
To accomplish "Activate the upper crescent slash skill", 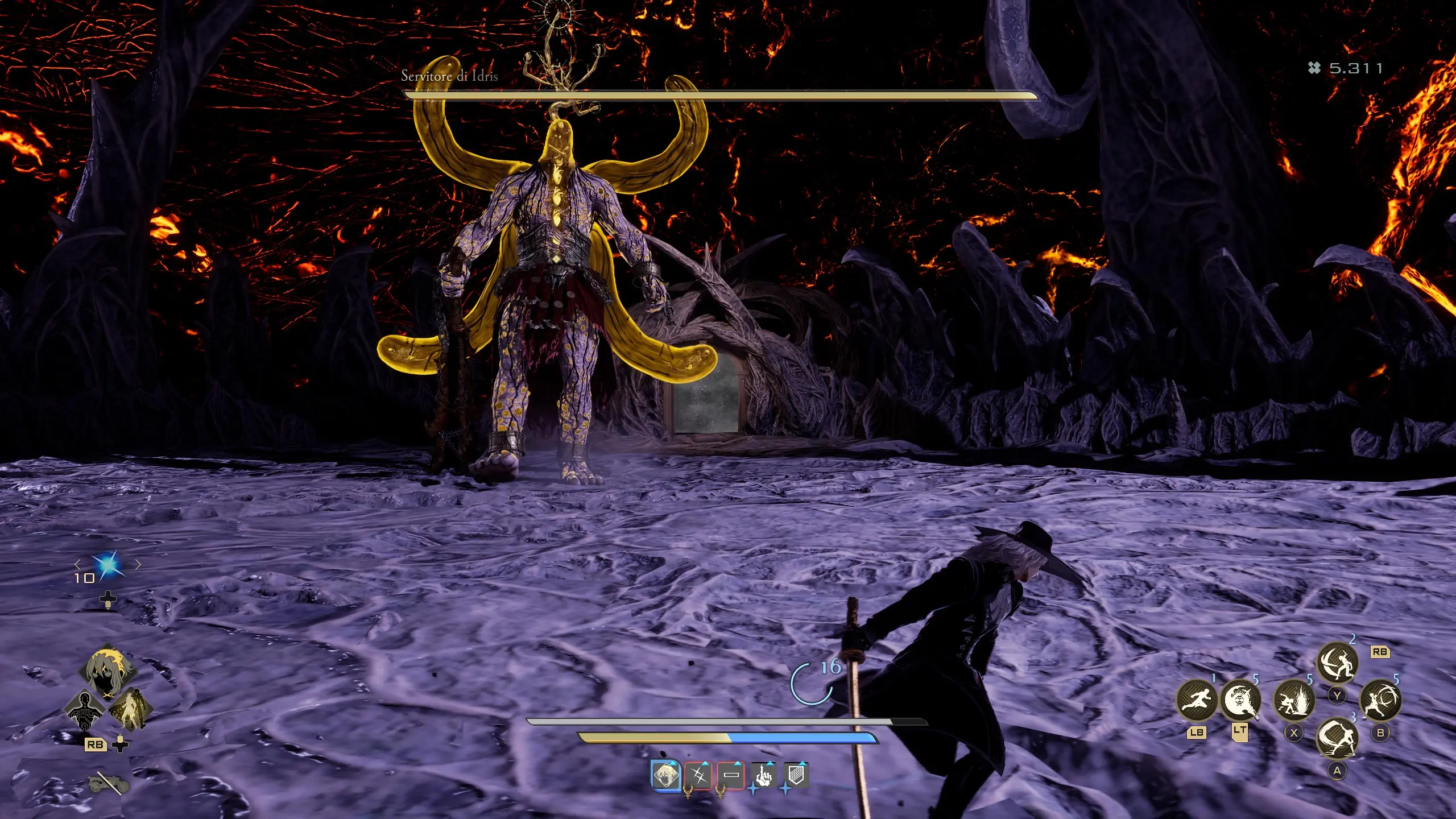I will click(1337, 663).
